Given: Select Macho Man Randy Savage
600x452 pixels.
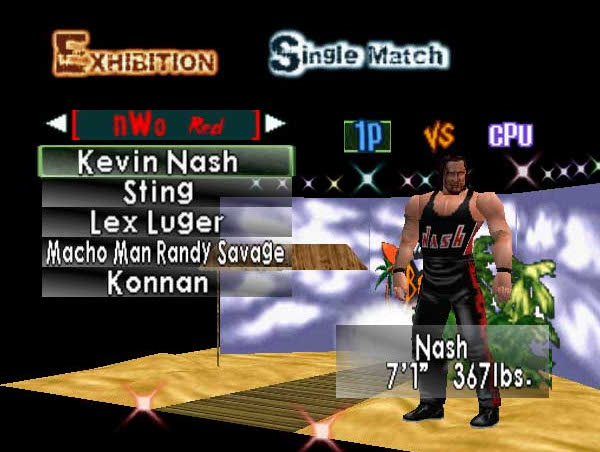Looking at the screenshot, I should click(x=166, y=252).
